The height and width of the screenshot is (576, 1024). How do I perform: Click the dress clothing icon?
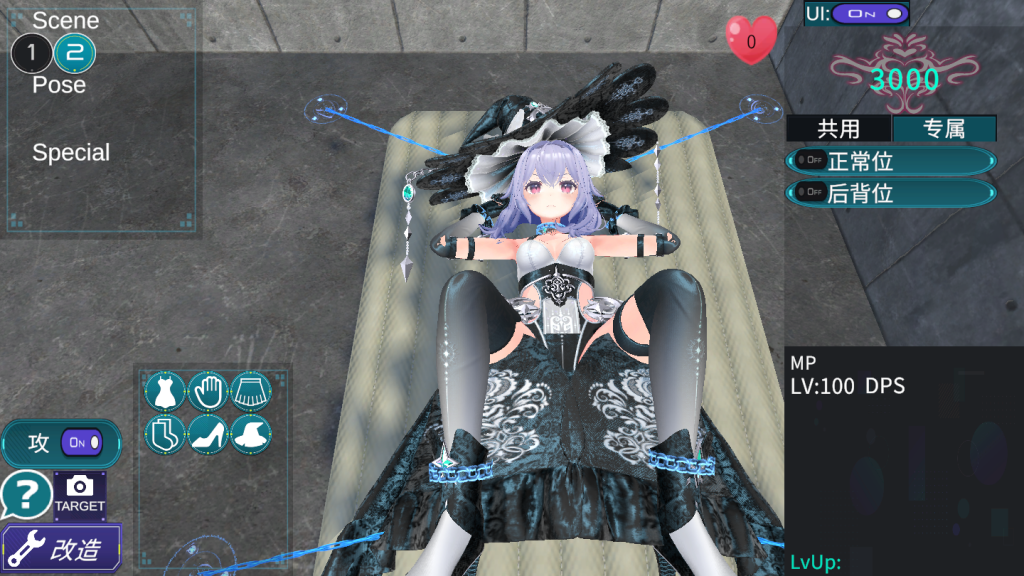pyautogui.click(x=165, y=391)
